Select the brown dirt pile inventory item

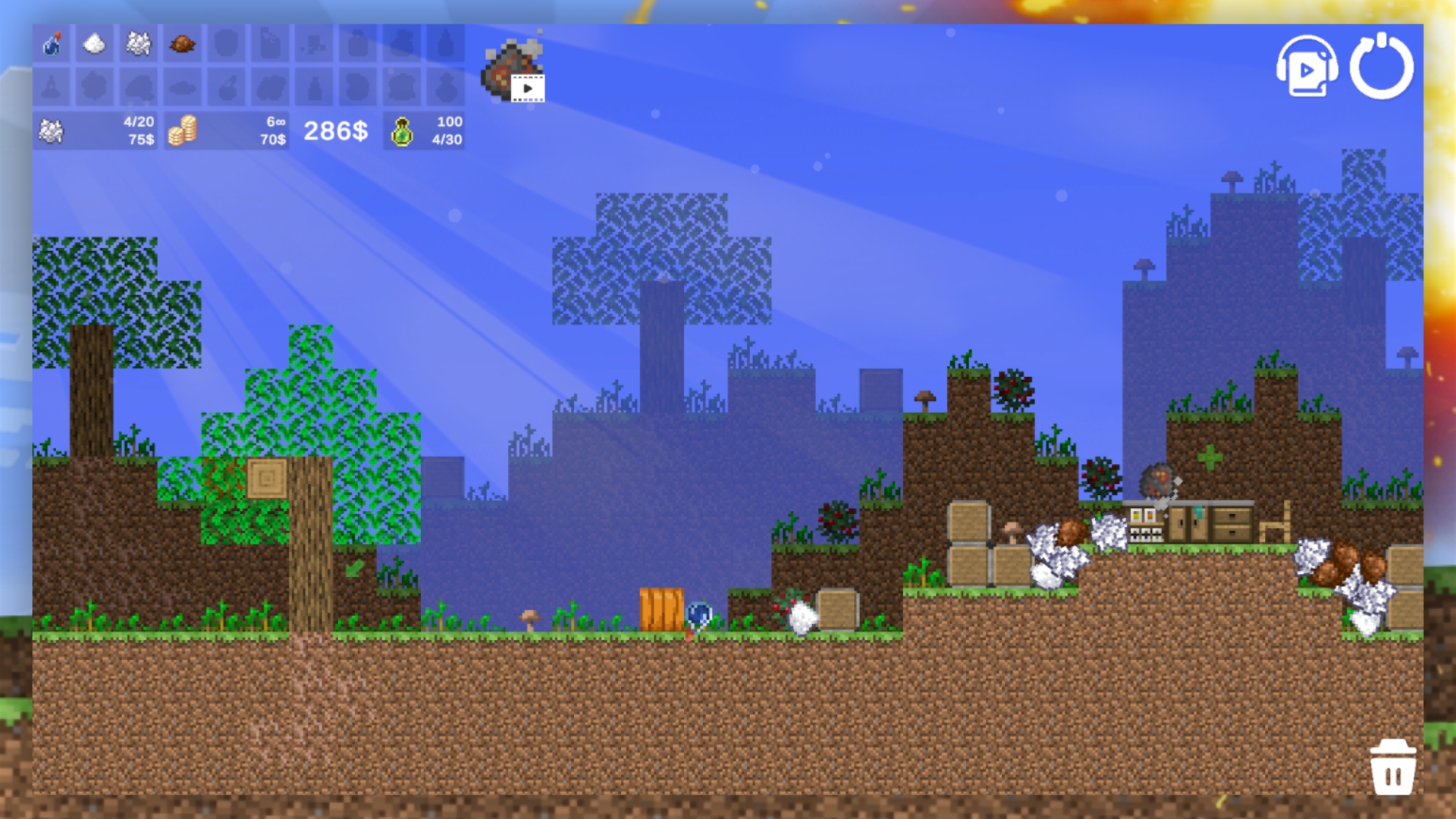[181, 43]
